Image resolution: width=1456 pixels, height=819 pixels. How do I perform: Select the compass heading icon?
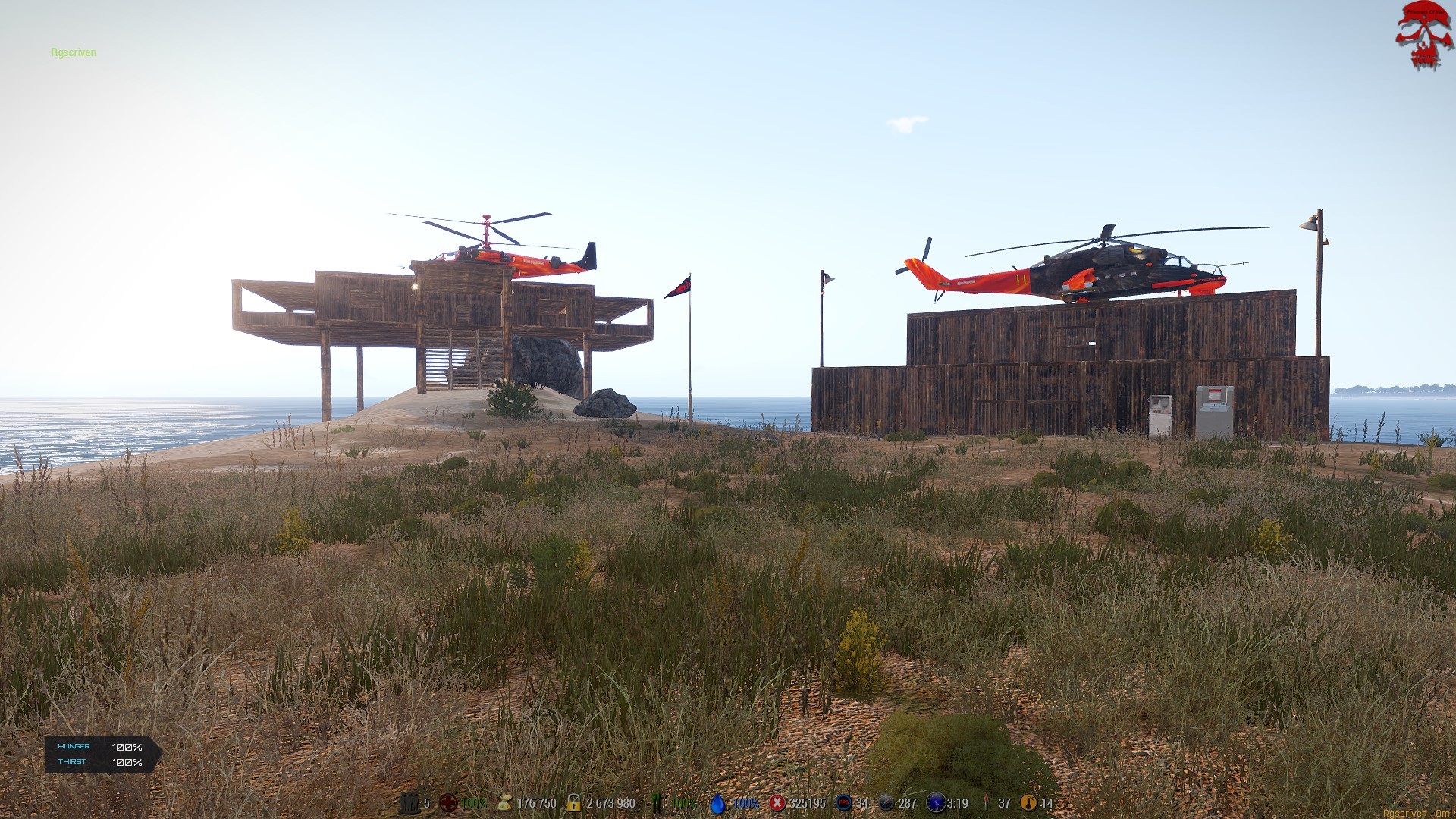pos(886,803)
